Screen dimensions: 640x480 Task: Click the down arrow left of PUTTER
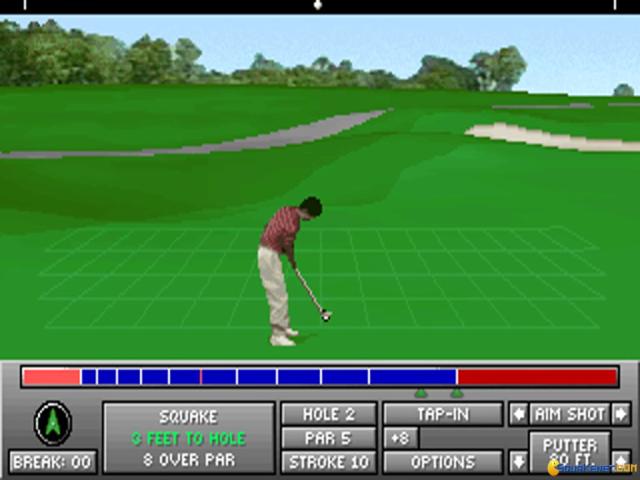[x=518, y=461]
